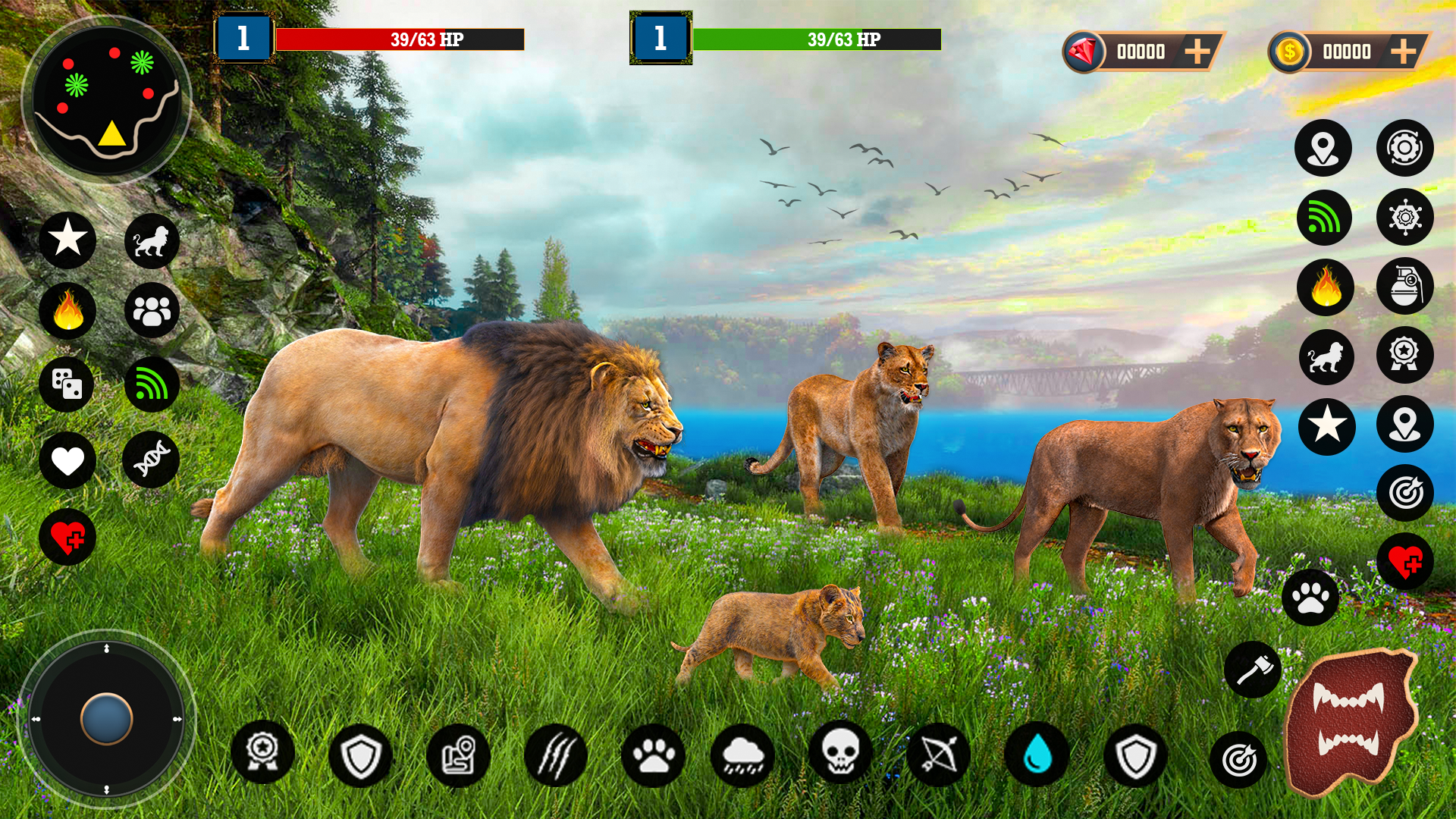Activate the claw scratch ability
The height and width of the screenshot is (819, 1456).
point(556,755)
